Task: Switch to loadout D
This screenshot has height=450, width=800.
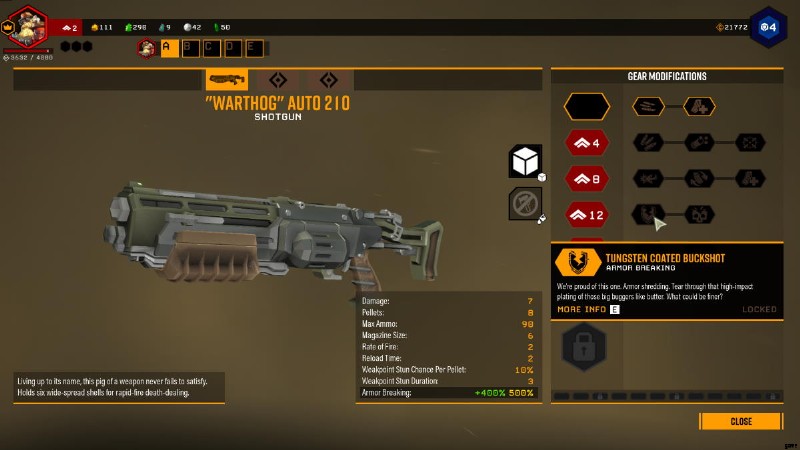Action: click(233, 47)
